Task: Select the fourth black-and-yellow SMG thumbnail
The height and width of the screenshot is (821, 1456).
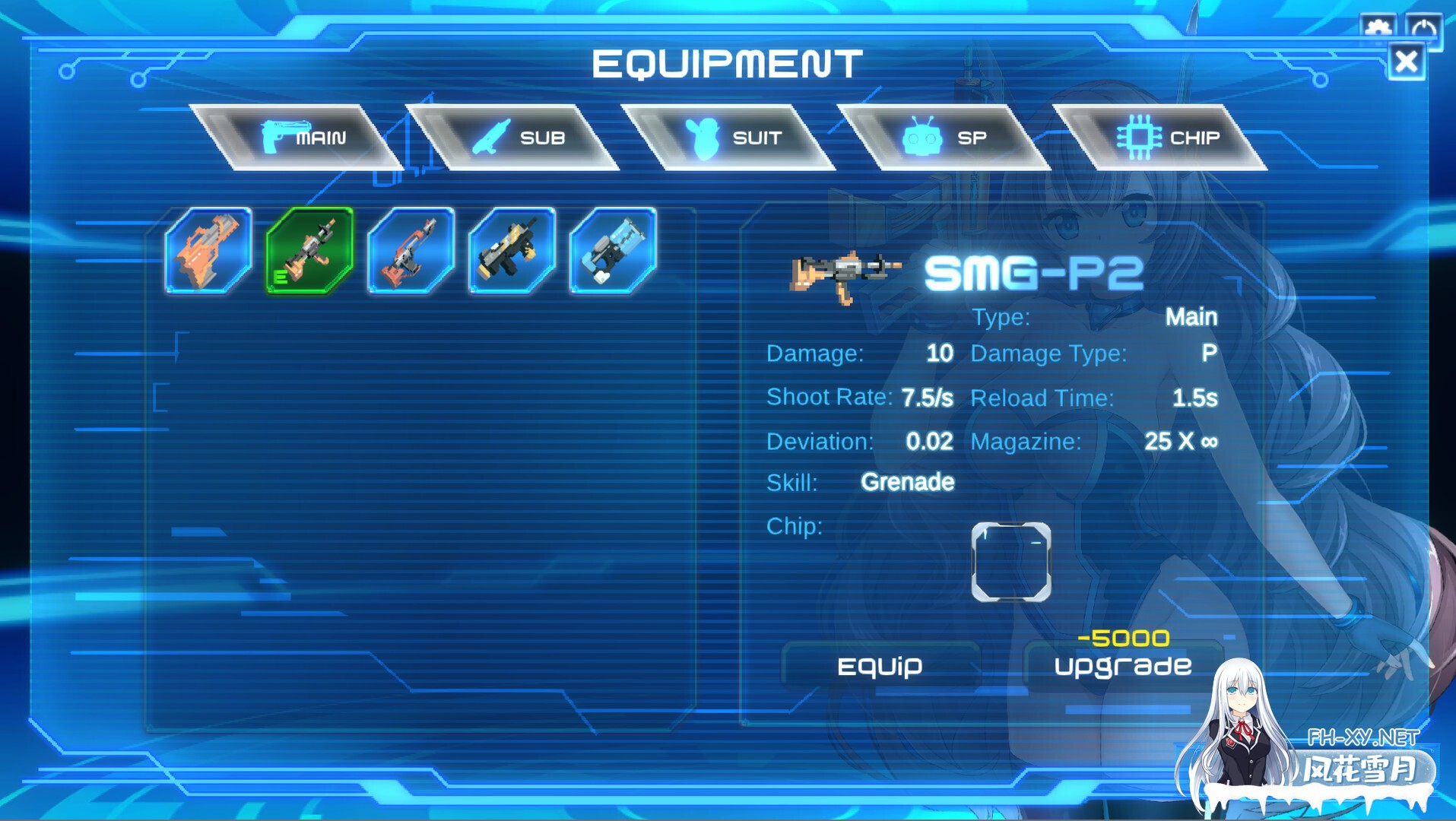Action: [x=511, y=249]
